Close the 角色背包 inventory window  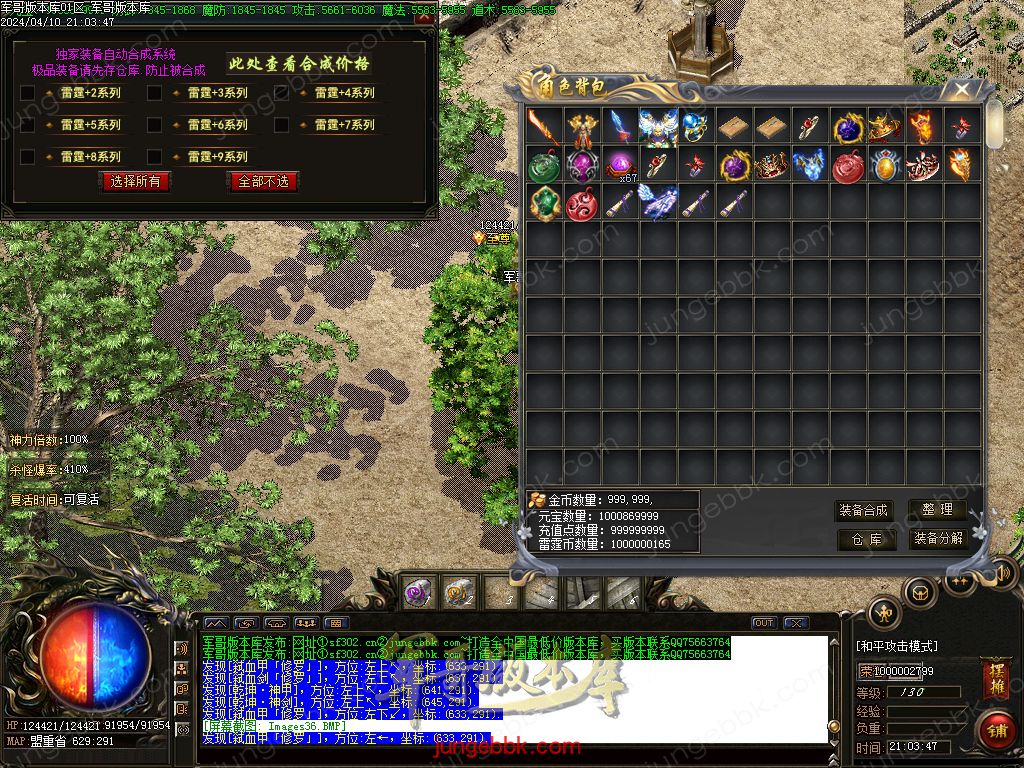(x=962, y=90)
